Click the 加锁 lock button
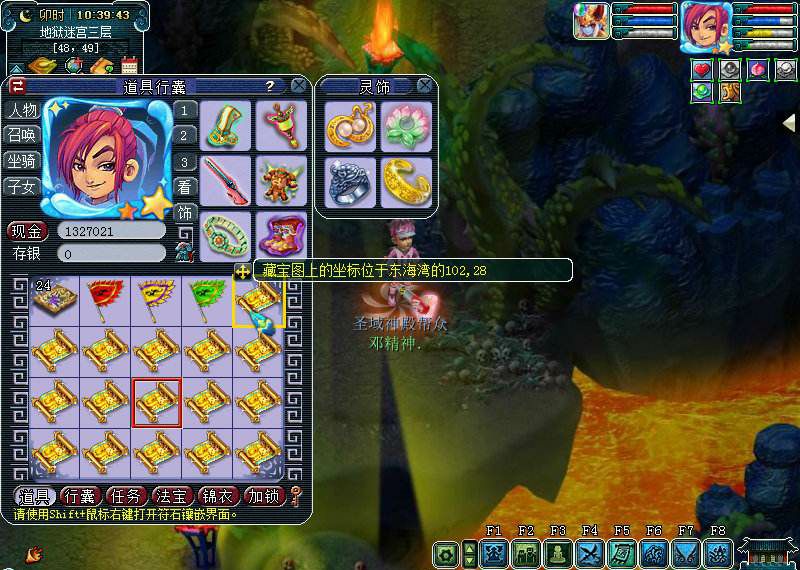This screenshot has width=800, height=570. click(265, 495)
